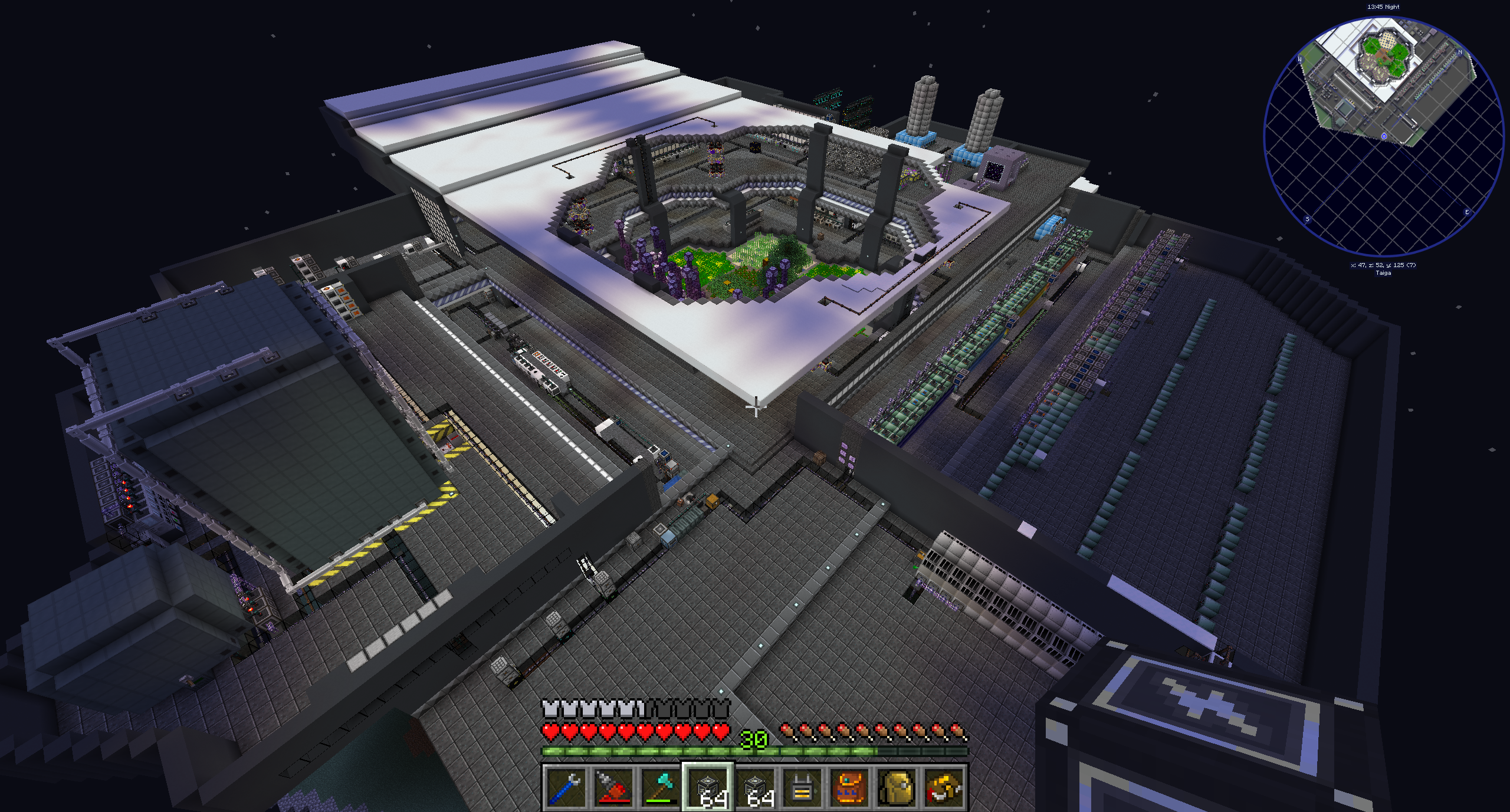The height and width of the screenshot is (812, 1510).
Task: Click the circular minimap
Action: coord(1383,137)
